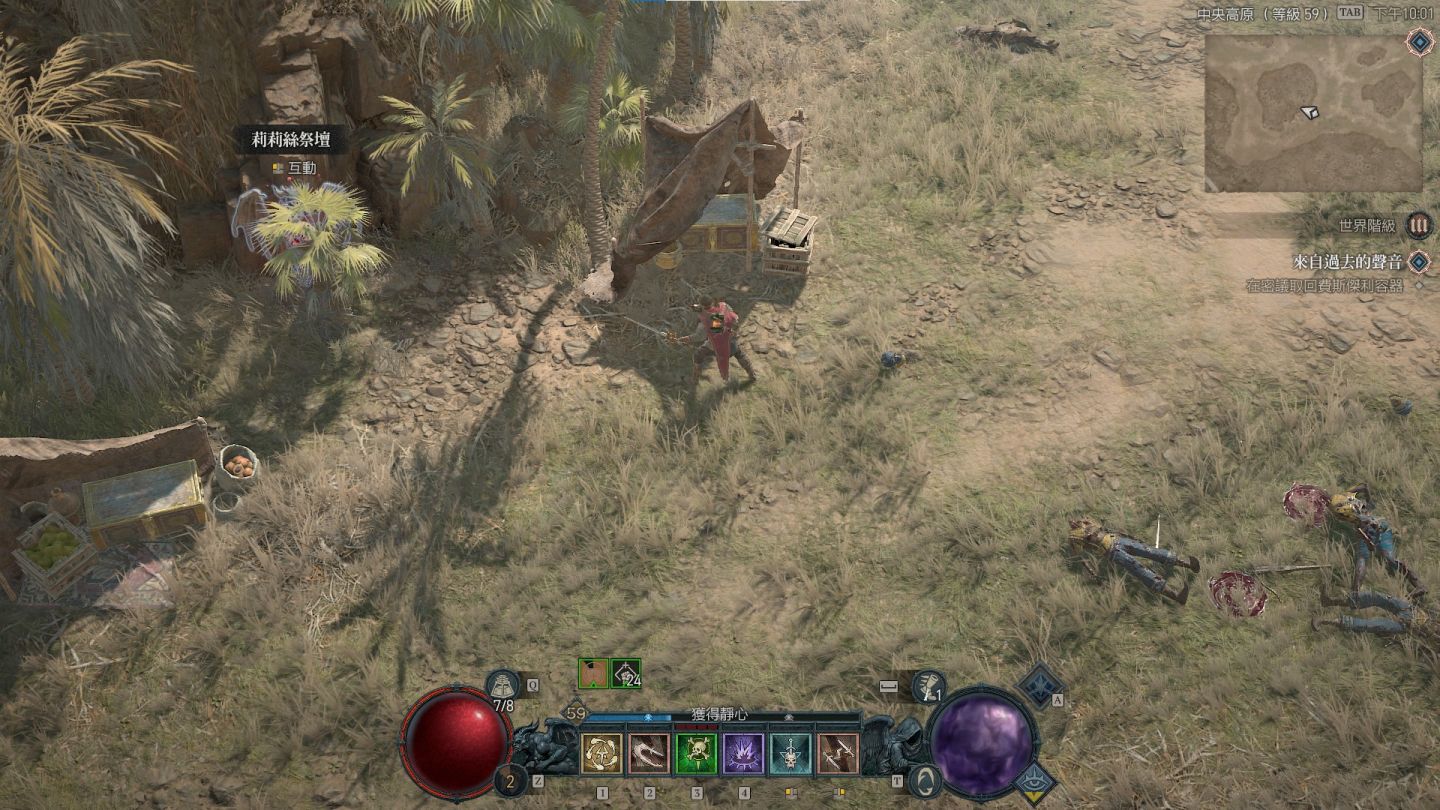
Task: Activate the whirling arrows skill in slot 1
Action: [602, 753]
